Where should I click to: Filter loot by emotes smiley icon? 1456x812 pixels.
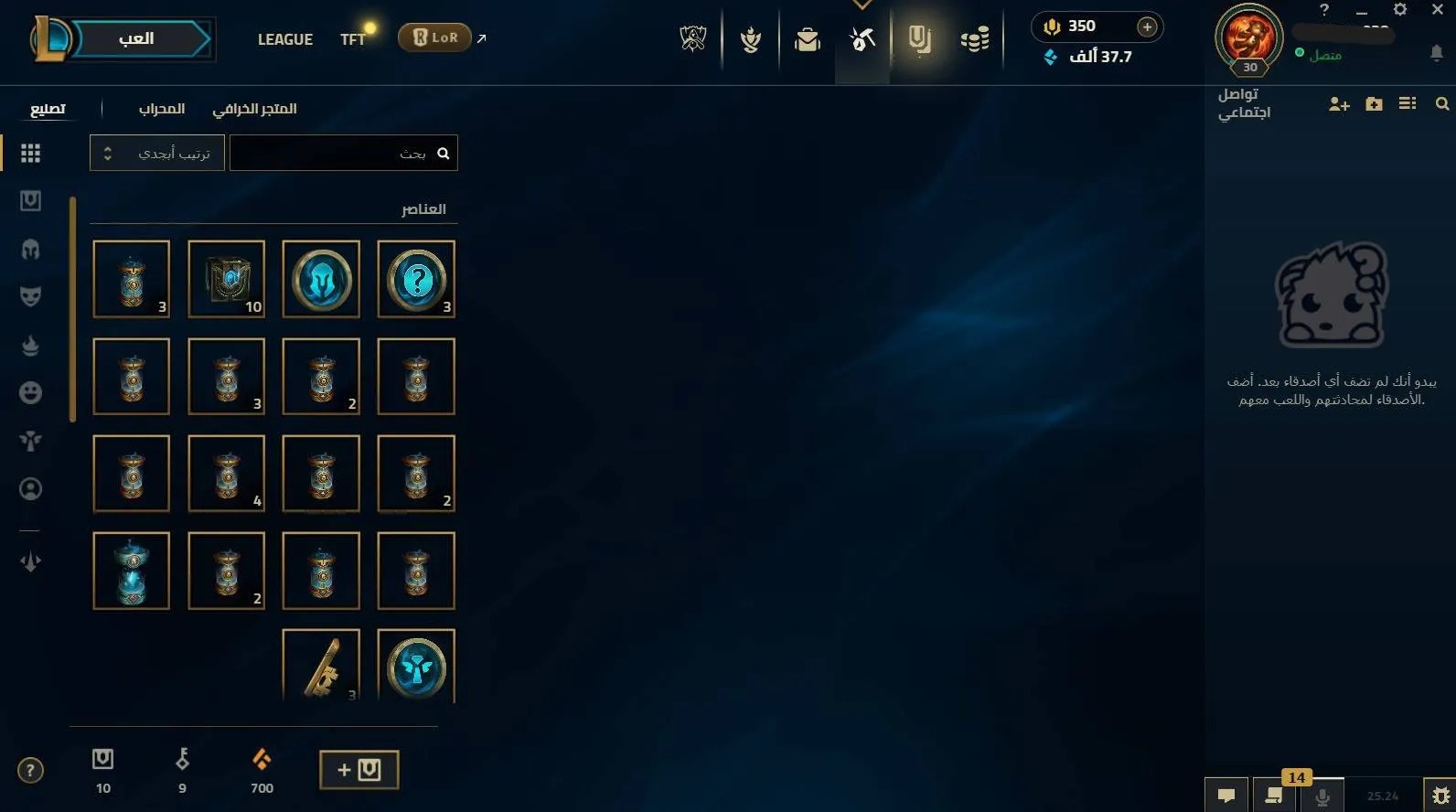pos(30,392)
